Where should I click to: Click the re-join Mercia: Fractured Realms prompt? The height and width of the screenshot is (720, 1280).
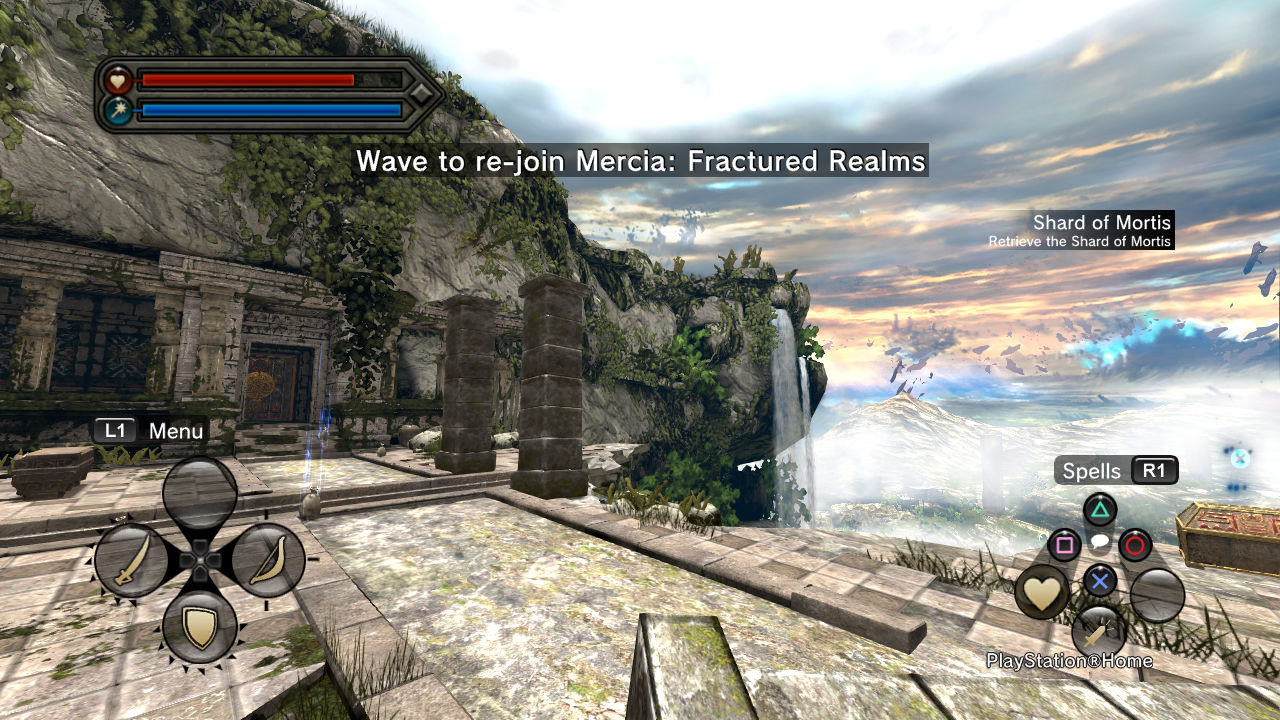coord(640,161)
